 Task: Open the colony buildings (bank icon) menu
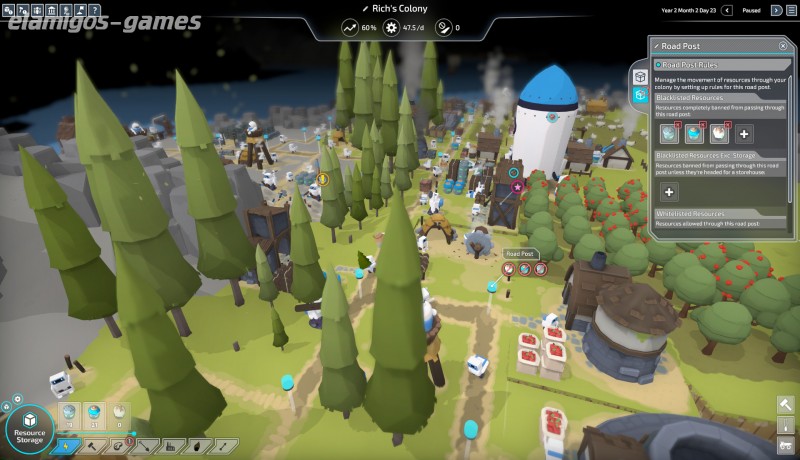coord(53,10)
